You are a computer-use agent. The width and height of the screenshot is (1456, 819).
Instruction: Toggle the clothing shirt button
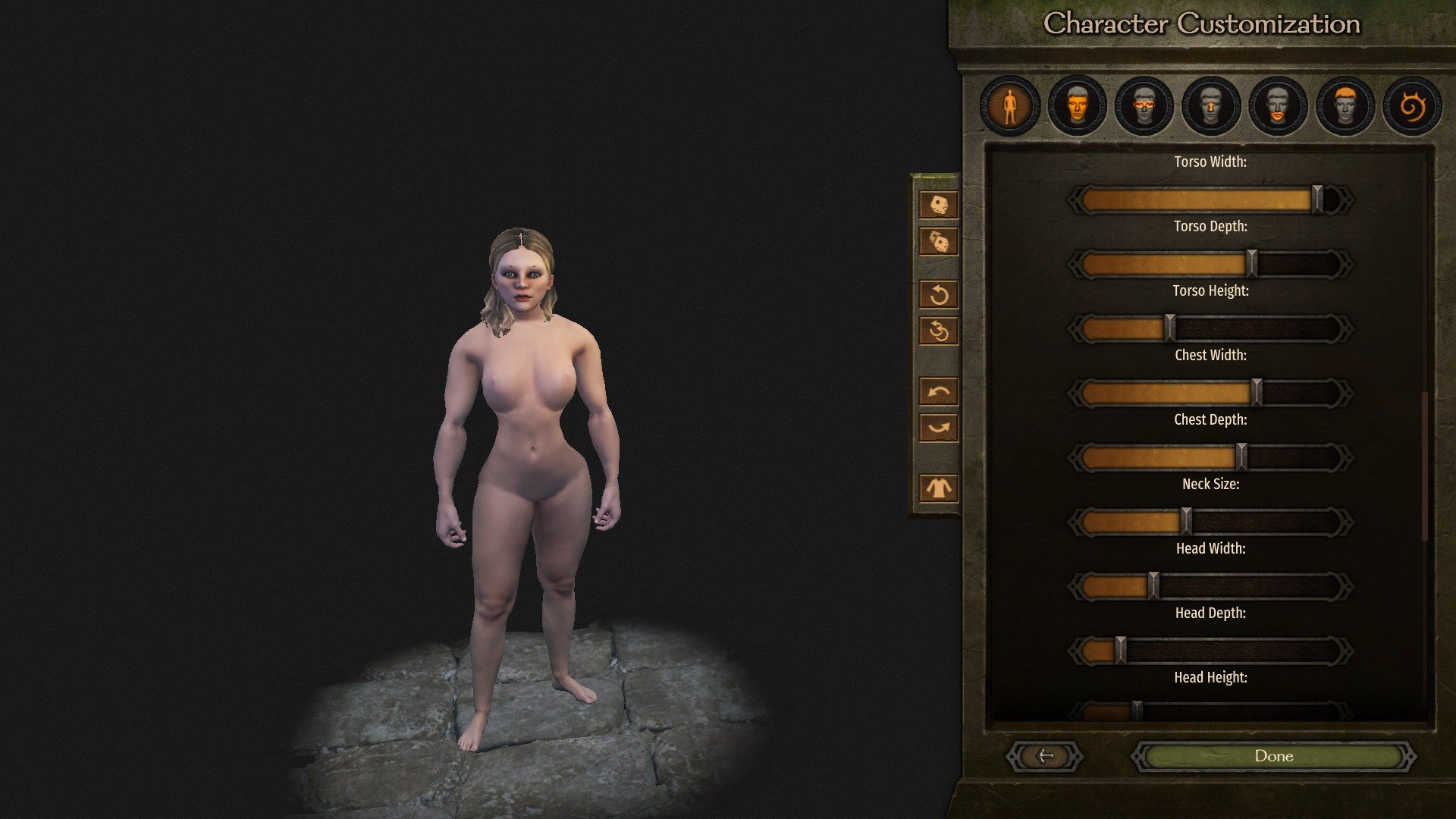pyautogui.click(x=939, y=488)
